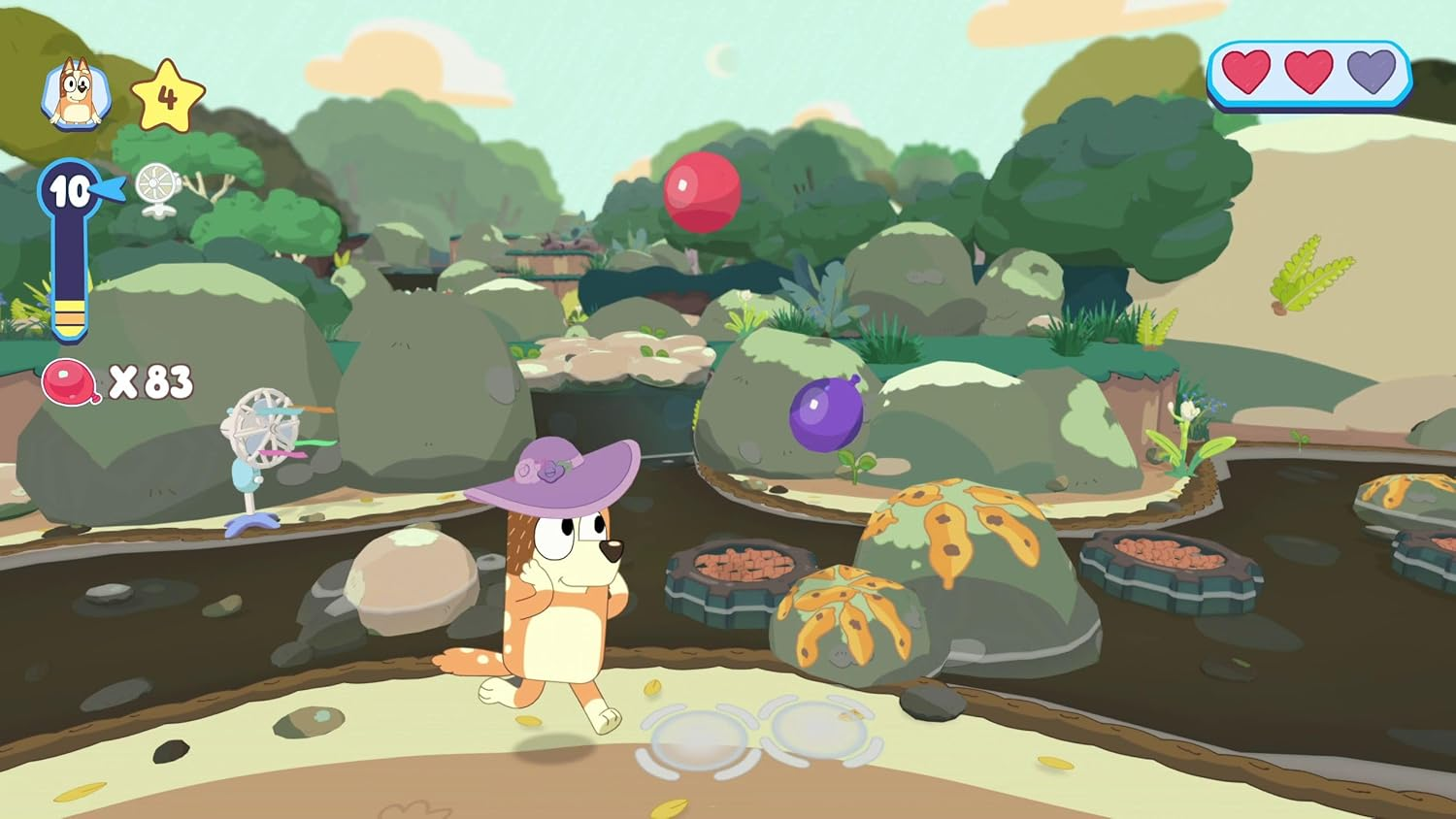This screenshot has width=1456, height=819.
Task: Click the grayed-out third heart
Action: tap(1369, 70)
